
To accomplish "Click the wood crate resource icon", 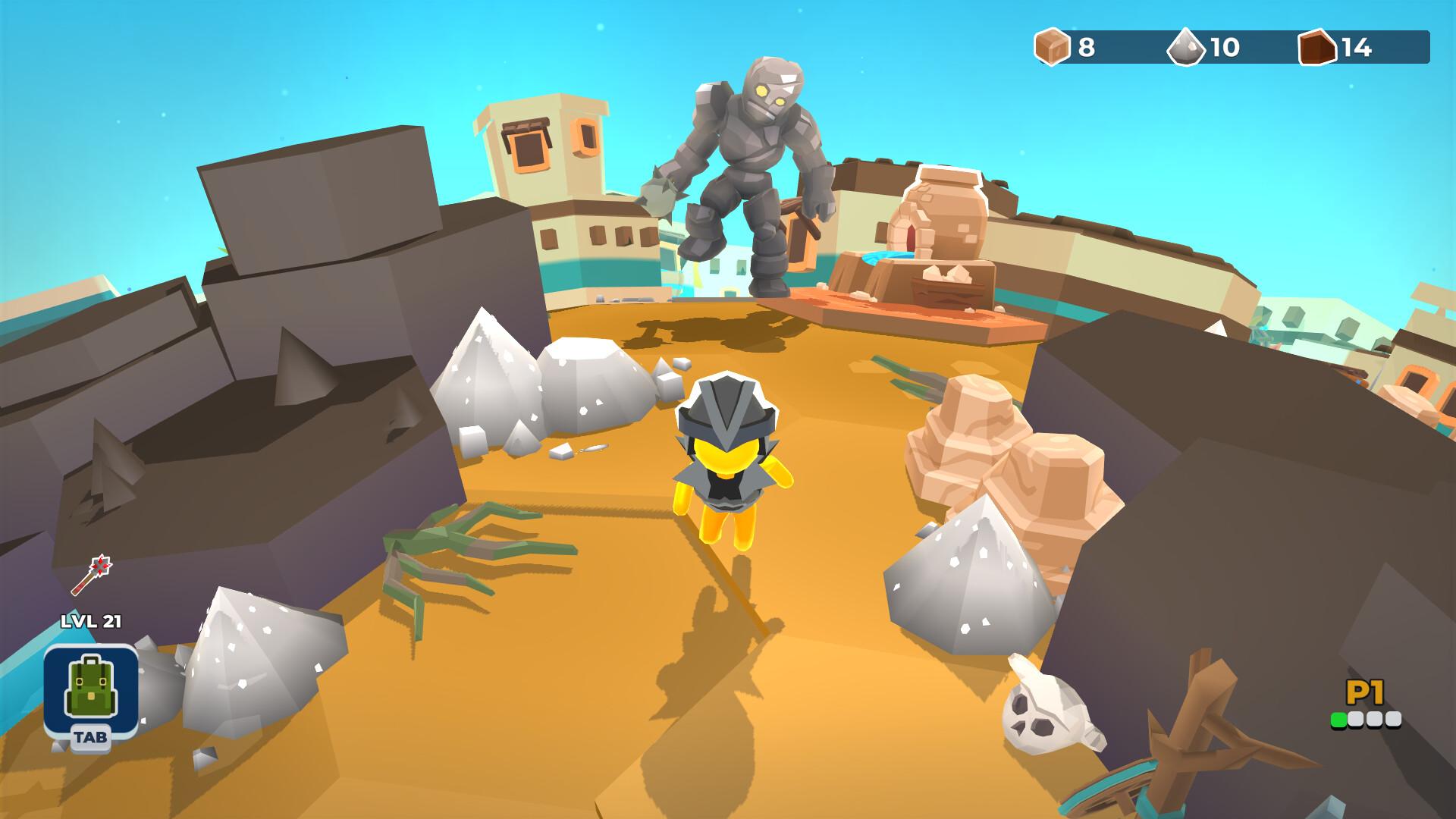I will click(x=1053, y=49).
